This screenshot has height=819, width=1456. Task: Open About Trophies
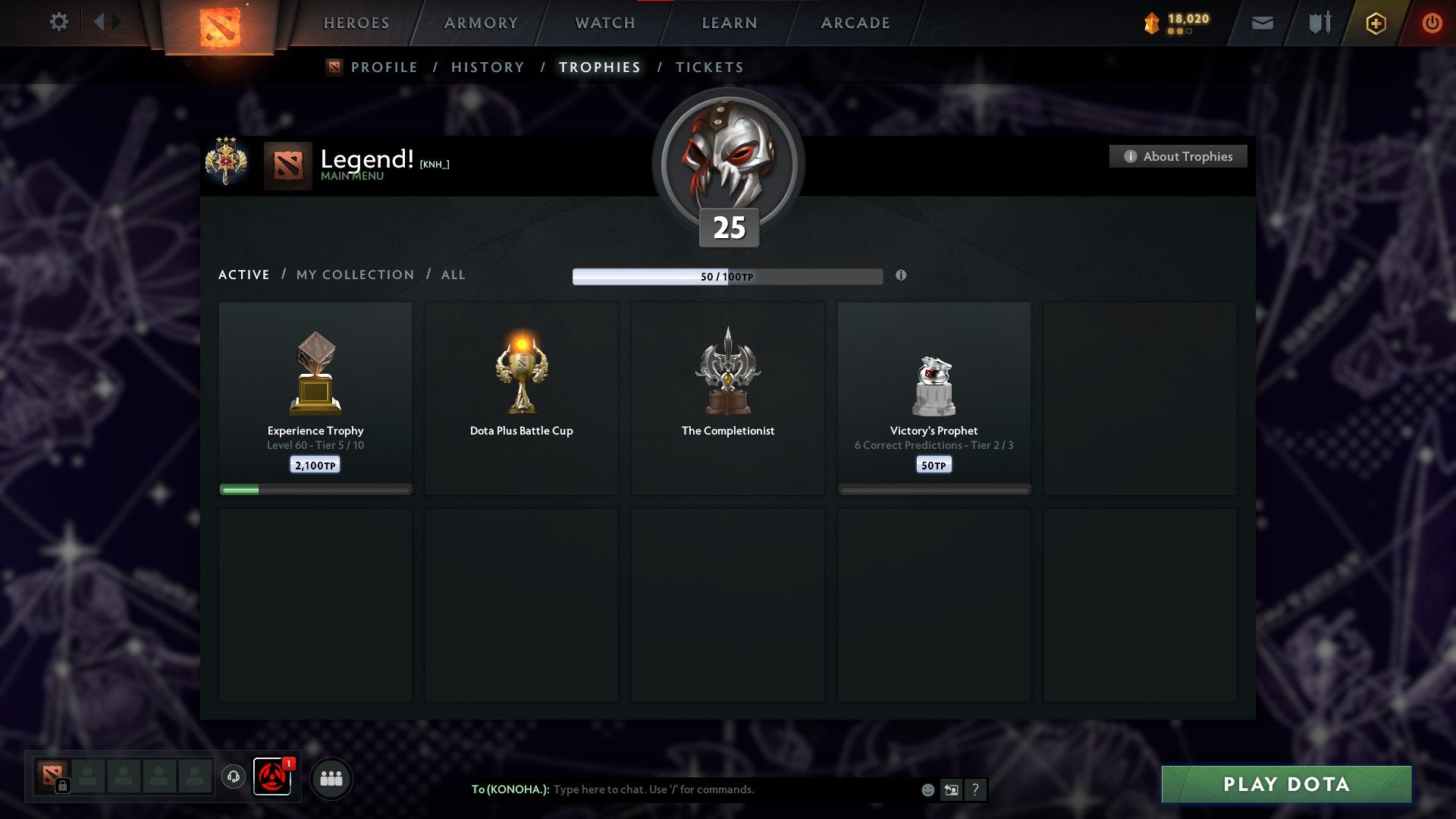[1178, 156]
